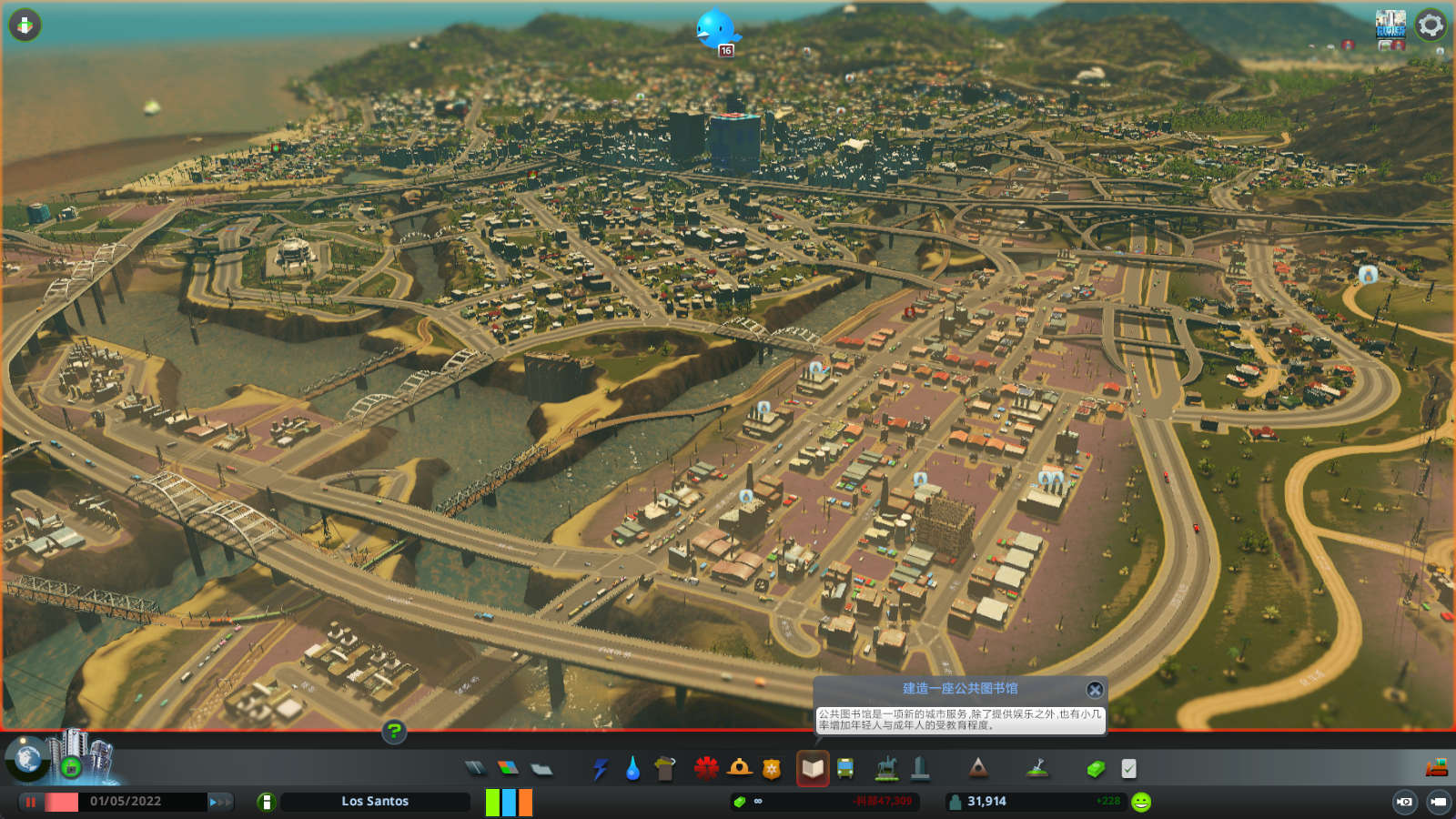Toggle the red pause button
The height and width of the screenshot is (819, 1456).
pos(31,802)
